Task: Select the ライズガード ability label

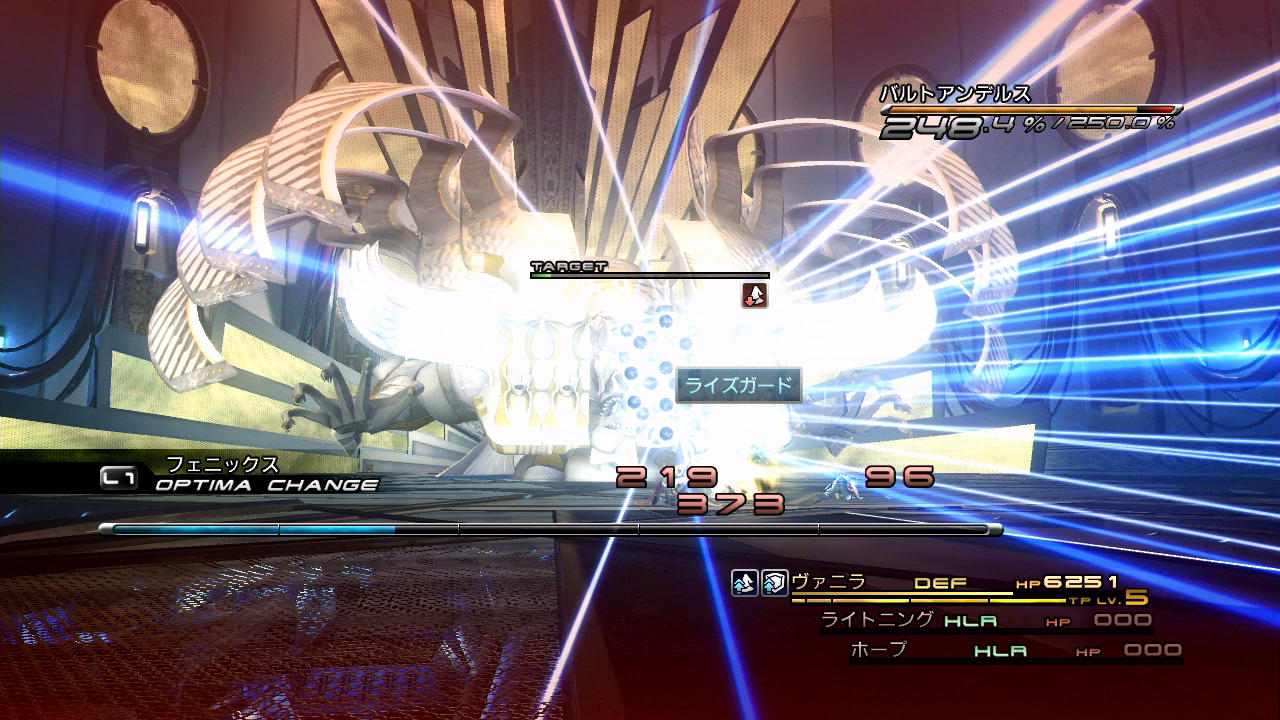Action: coord(738,385)
